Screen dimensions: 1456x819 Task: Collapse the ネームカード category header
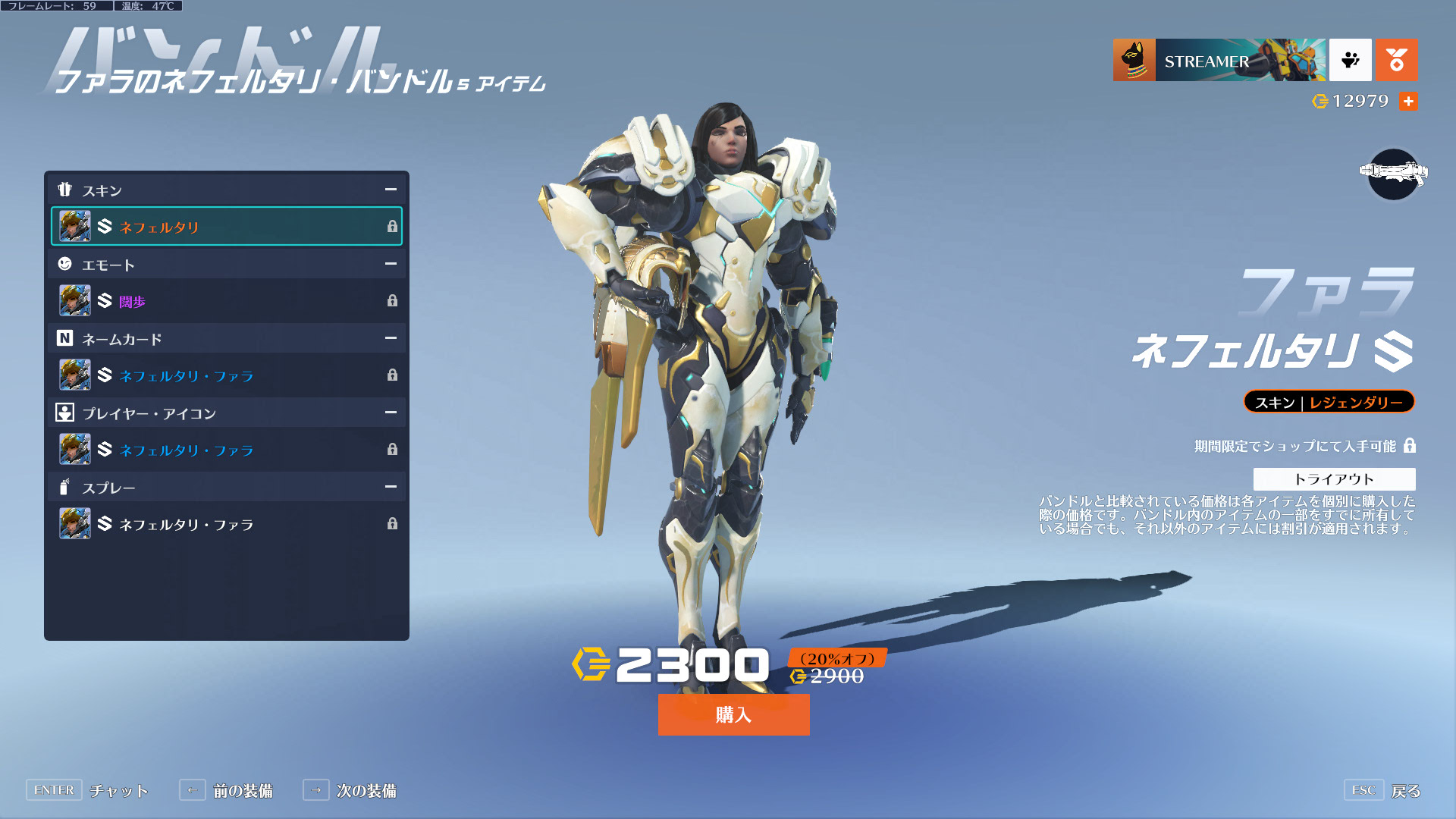pyautogui.click(x=391, y=338)
